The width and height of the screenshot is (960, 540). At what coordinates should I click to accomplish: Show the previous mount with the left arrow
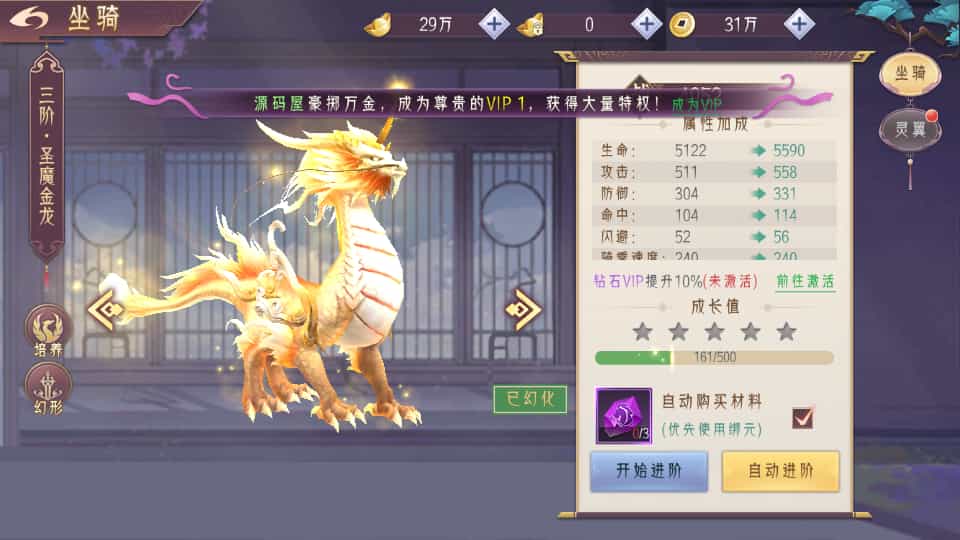(105, 310)
